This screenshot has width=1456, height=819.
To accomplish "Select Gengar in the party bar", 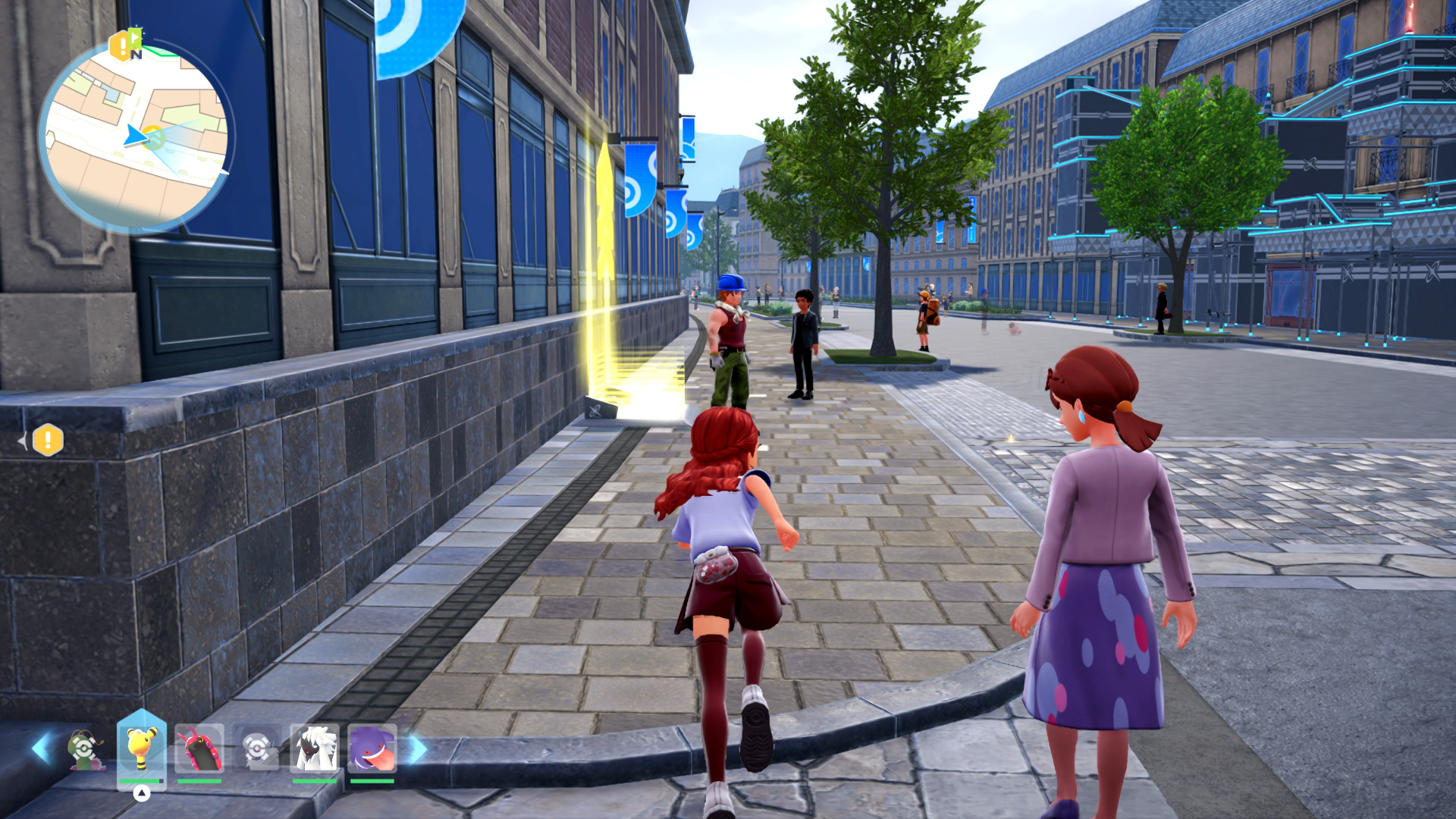I will point(372,749).
